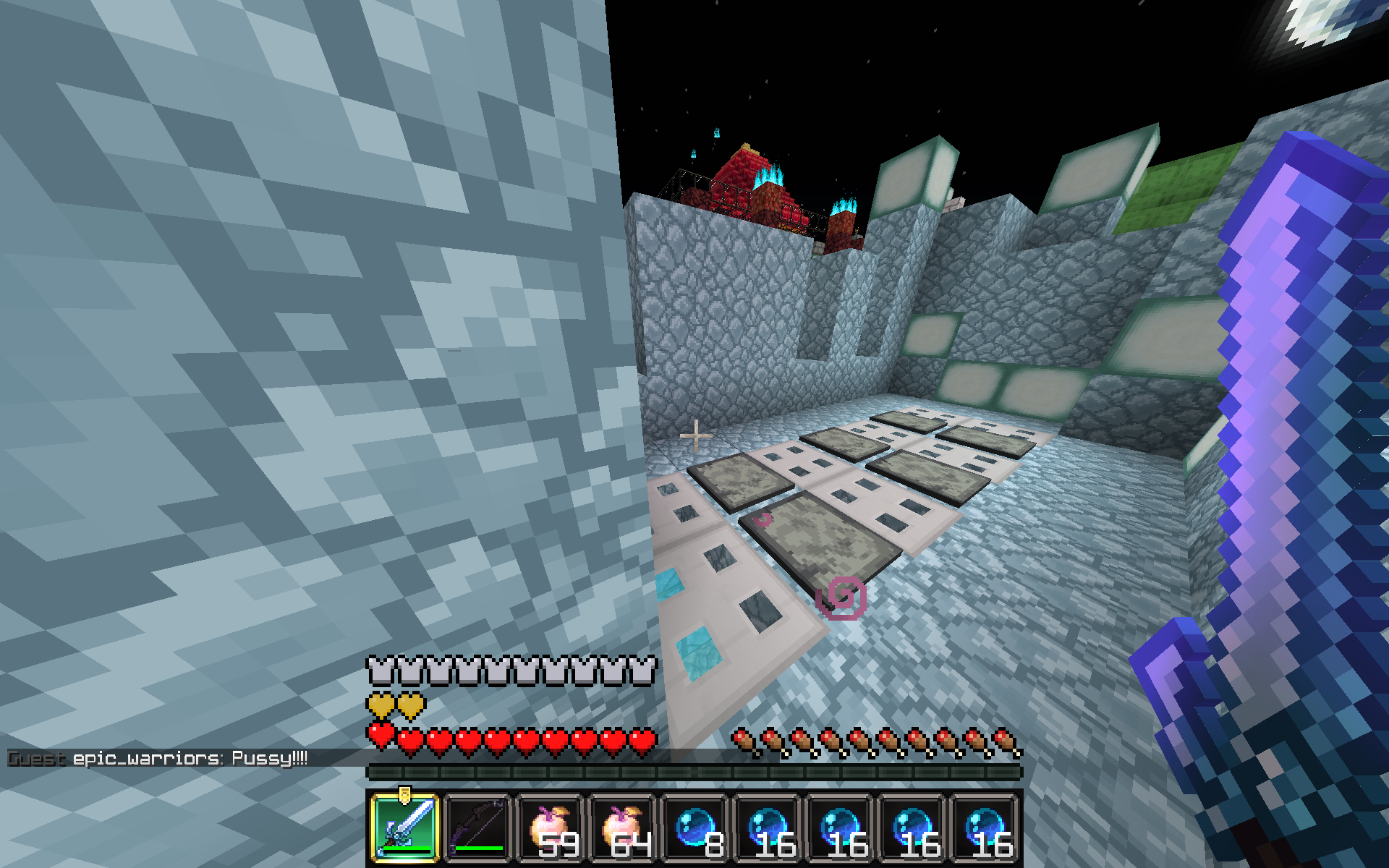Choose the stack of 64 golden apples
This screenshot has width=1389, height=868.
pos(622,828)
